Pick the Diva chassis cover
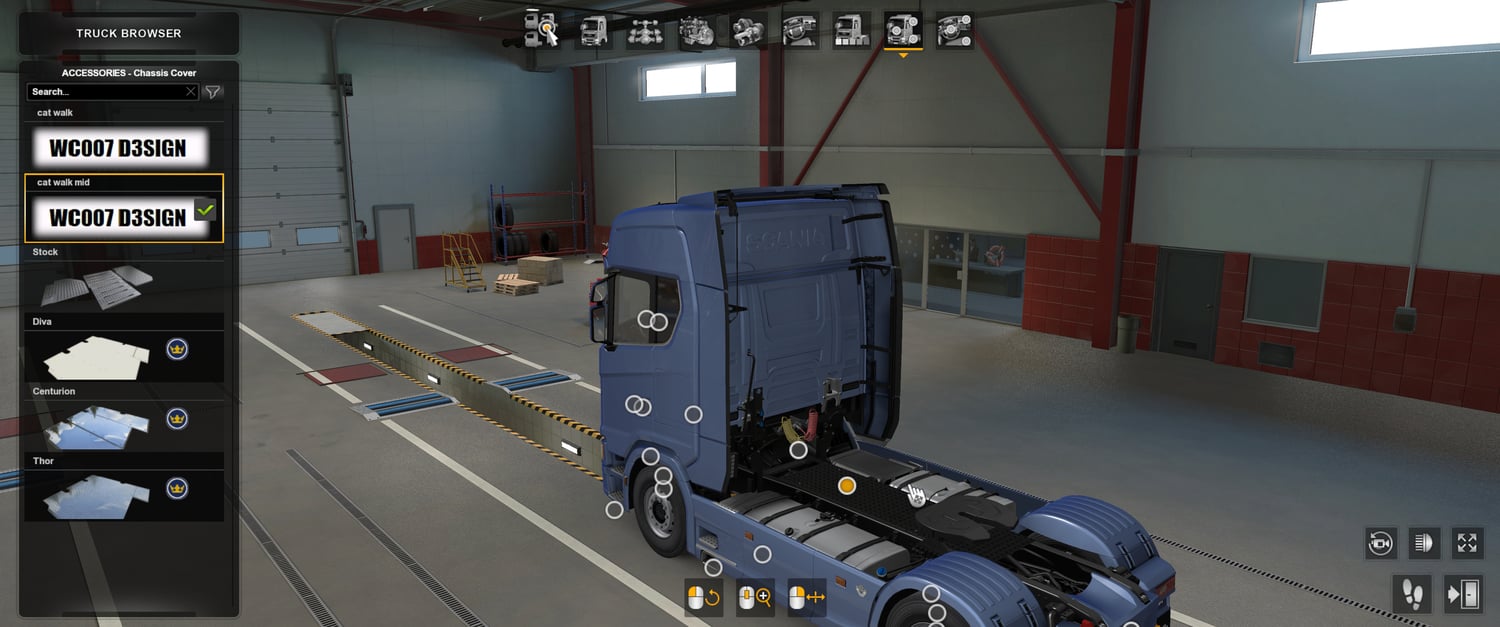The height and width of the screenshot is (627, 1500). (97, 356)
